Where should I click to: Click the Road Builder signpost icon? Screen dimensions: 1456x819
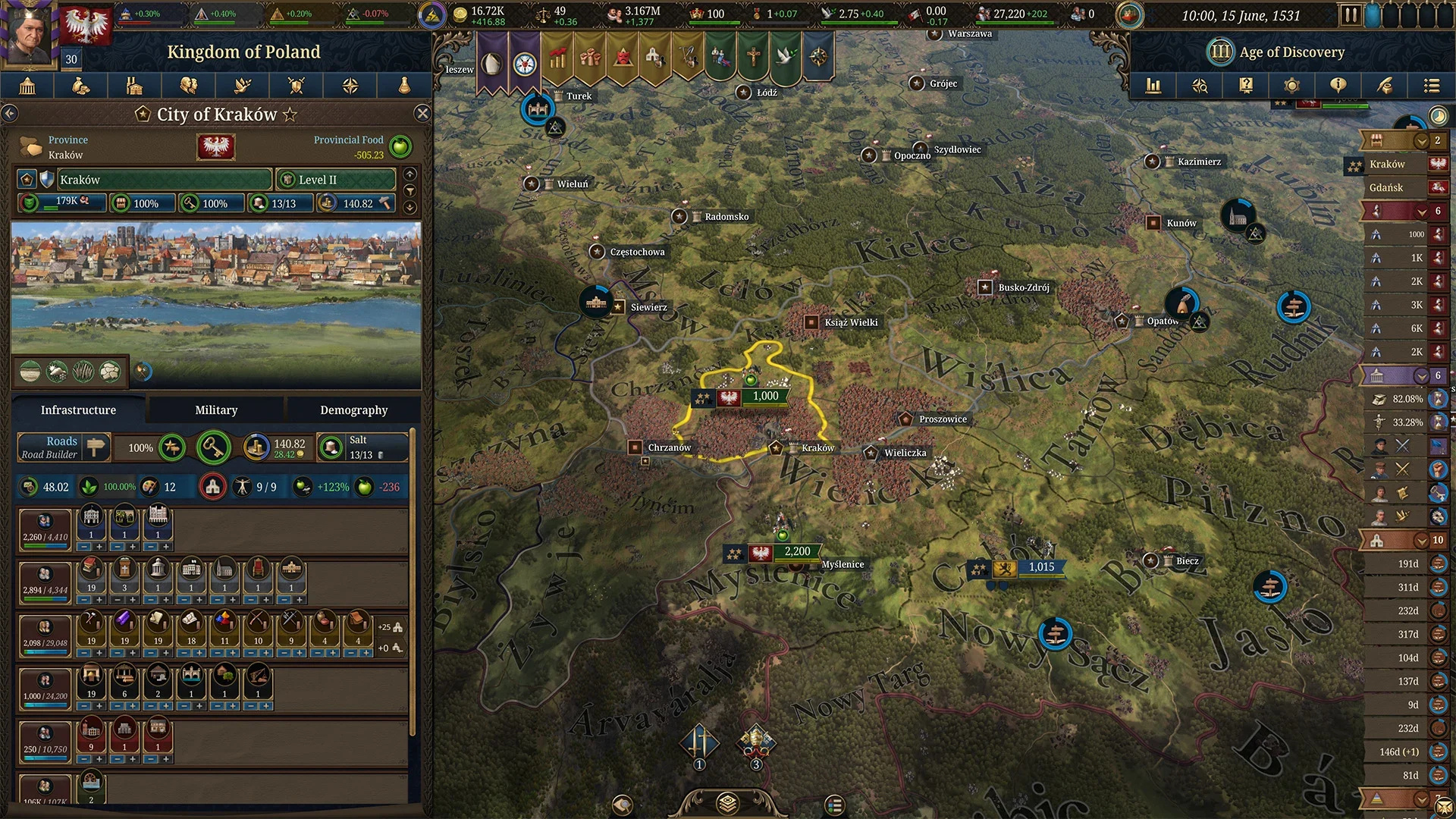[x=95, y=447]
